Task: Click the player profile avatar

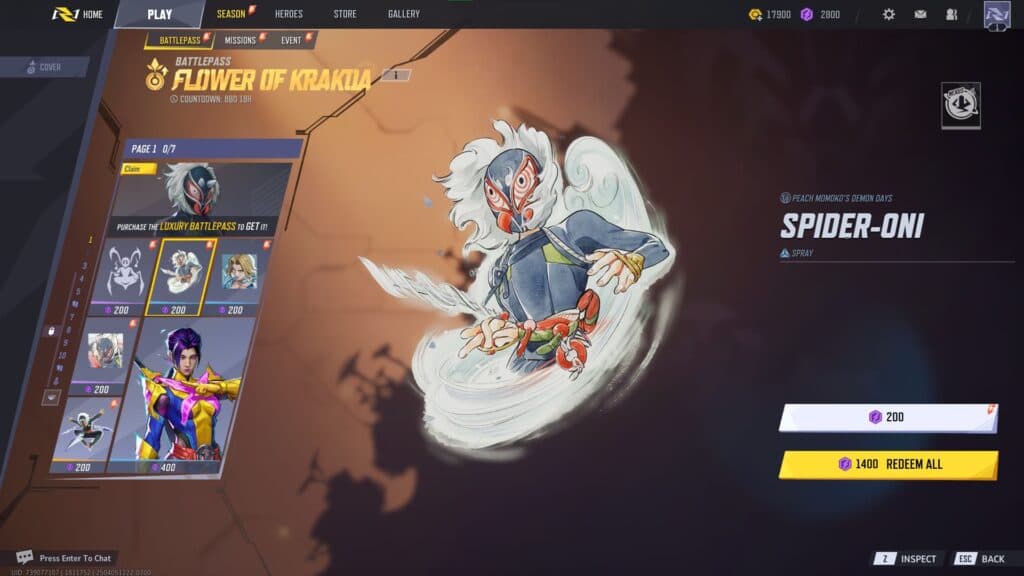Action: [997, 15]
